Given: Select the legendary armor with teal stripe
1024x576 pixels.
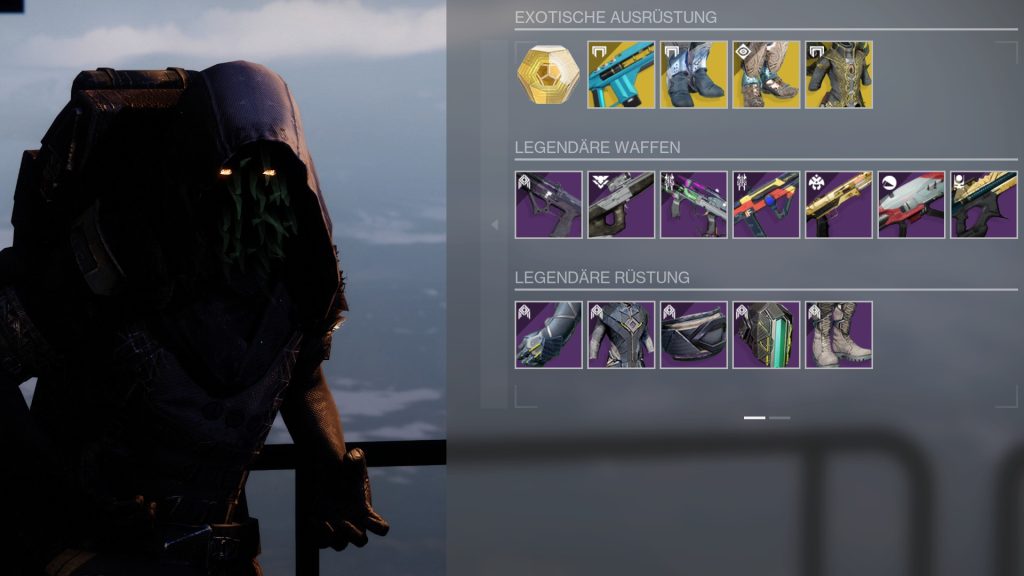Looking at the screenshot, I should click(767, 335).
